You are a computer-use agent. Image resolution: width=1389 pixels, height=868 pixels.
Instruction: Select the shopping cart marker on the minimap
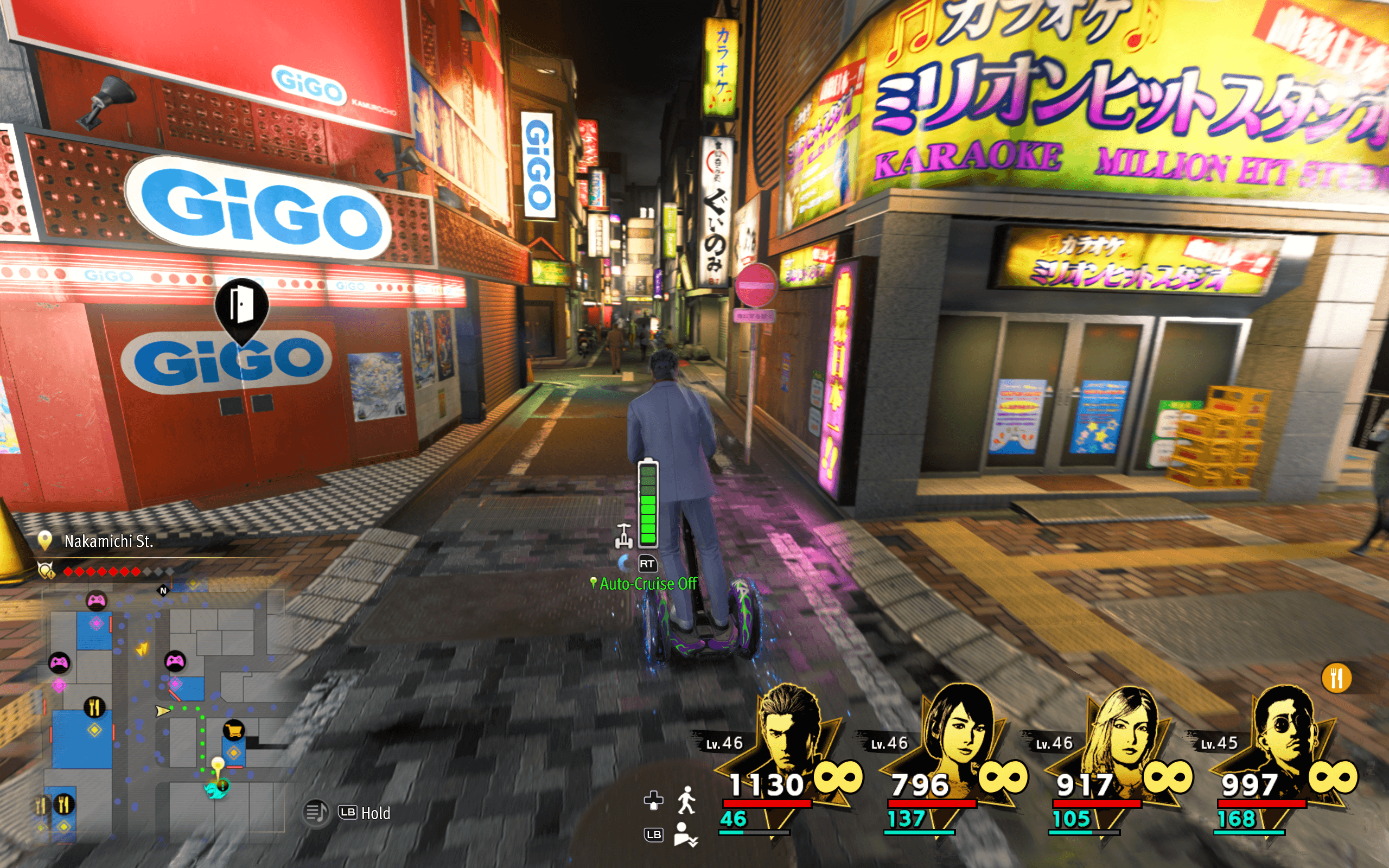[x=234, y=730]
